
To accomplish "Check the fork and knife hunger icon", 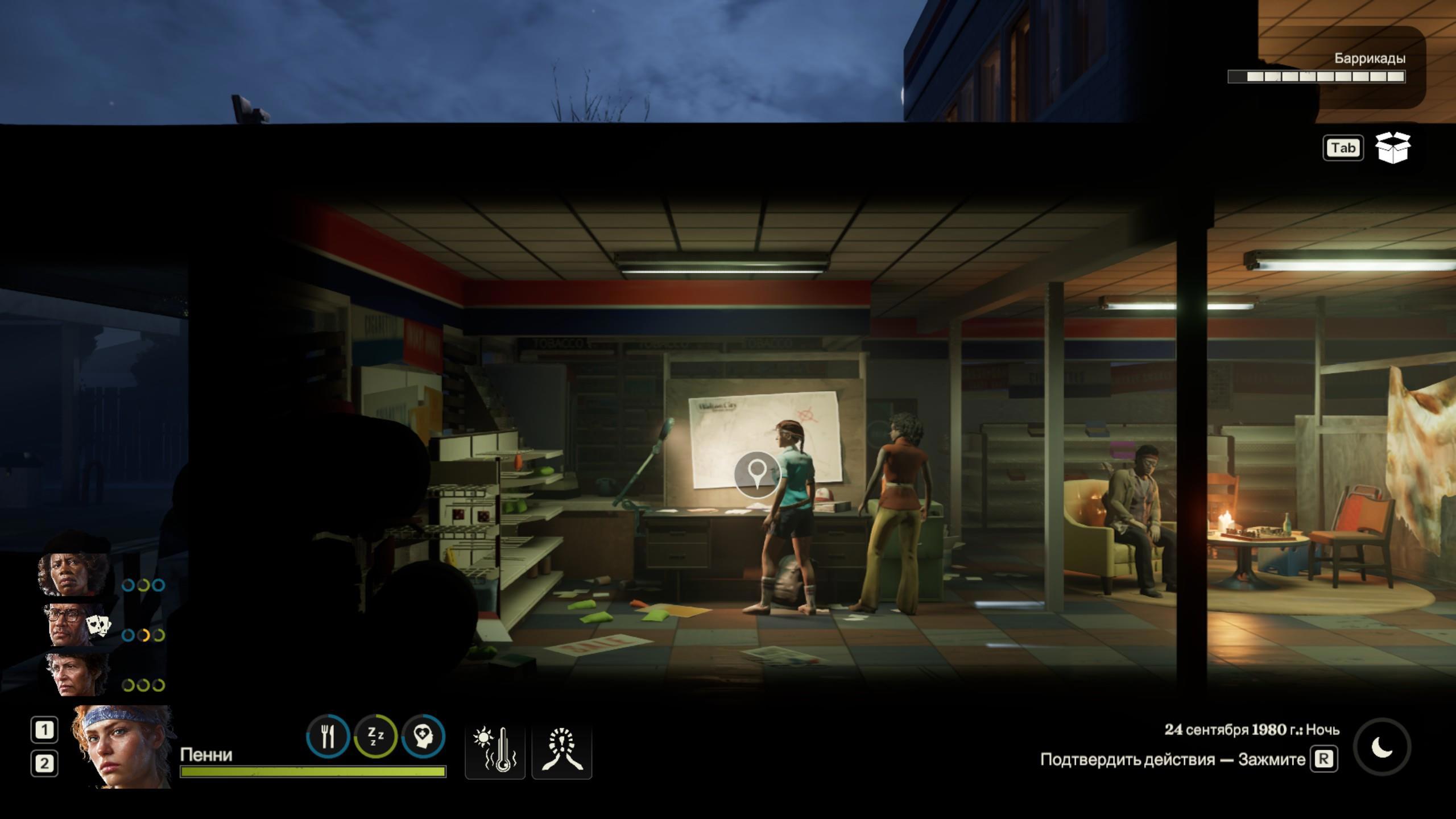I will (x=328, y=737).
